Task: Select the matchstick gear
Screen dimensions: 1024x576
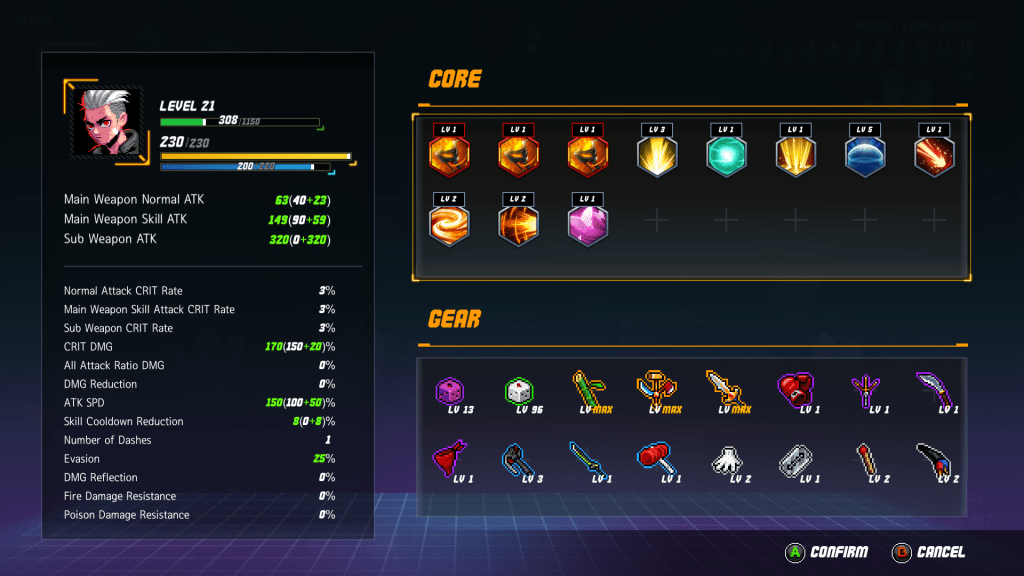Action: (x=863, y=460)
